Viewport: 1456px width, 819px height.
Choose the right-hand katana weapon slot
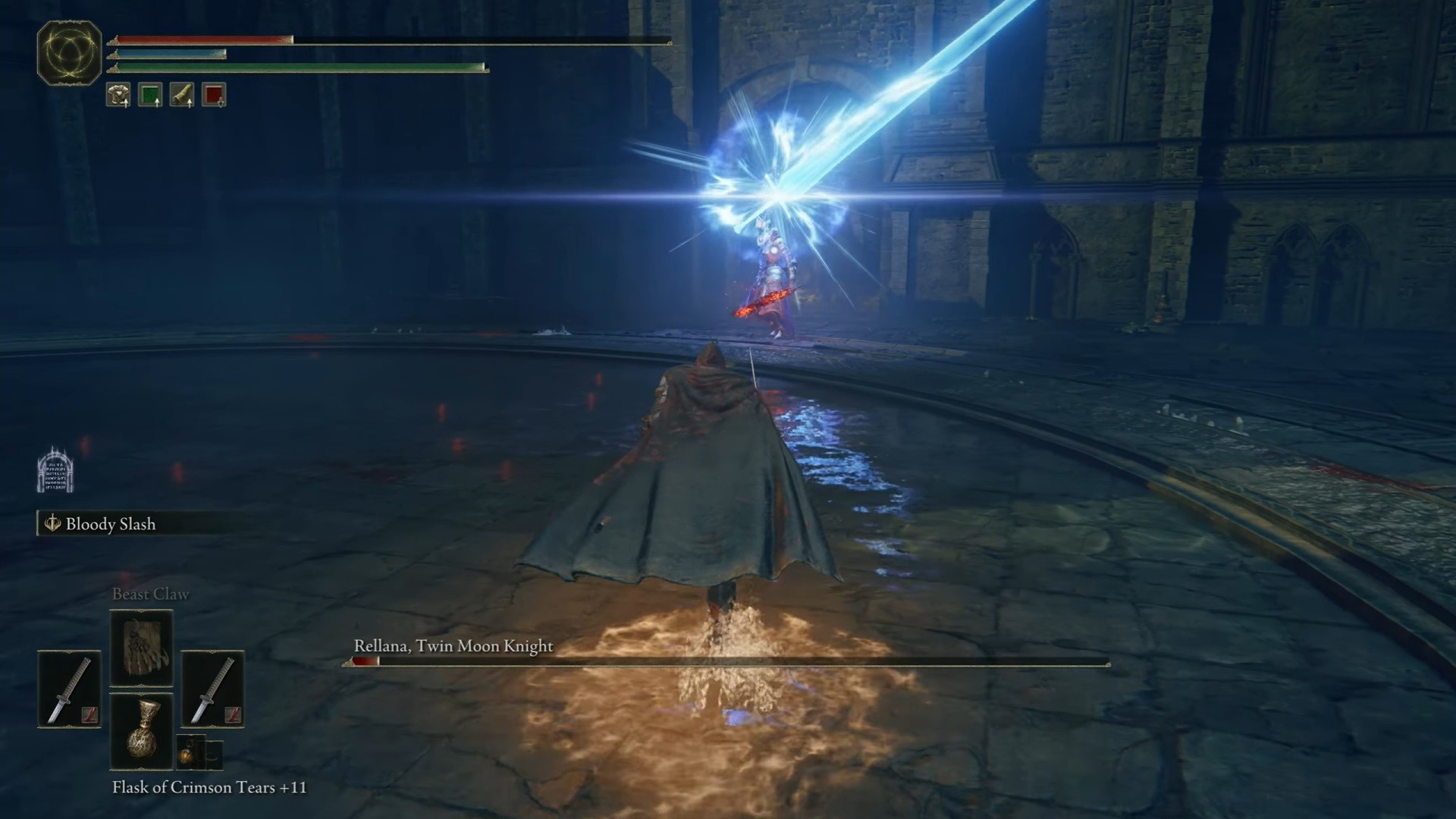pyautogui.click(x=212, y=690)
